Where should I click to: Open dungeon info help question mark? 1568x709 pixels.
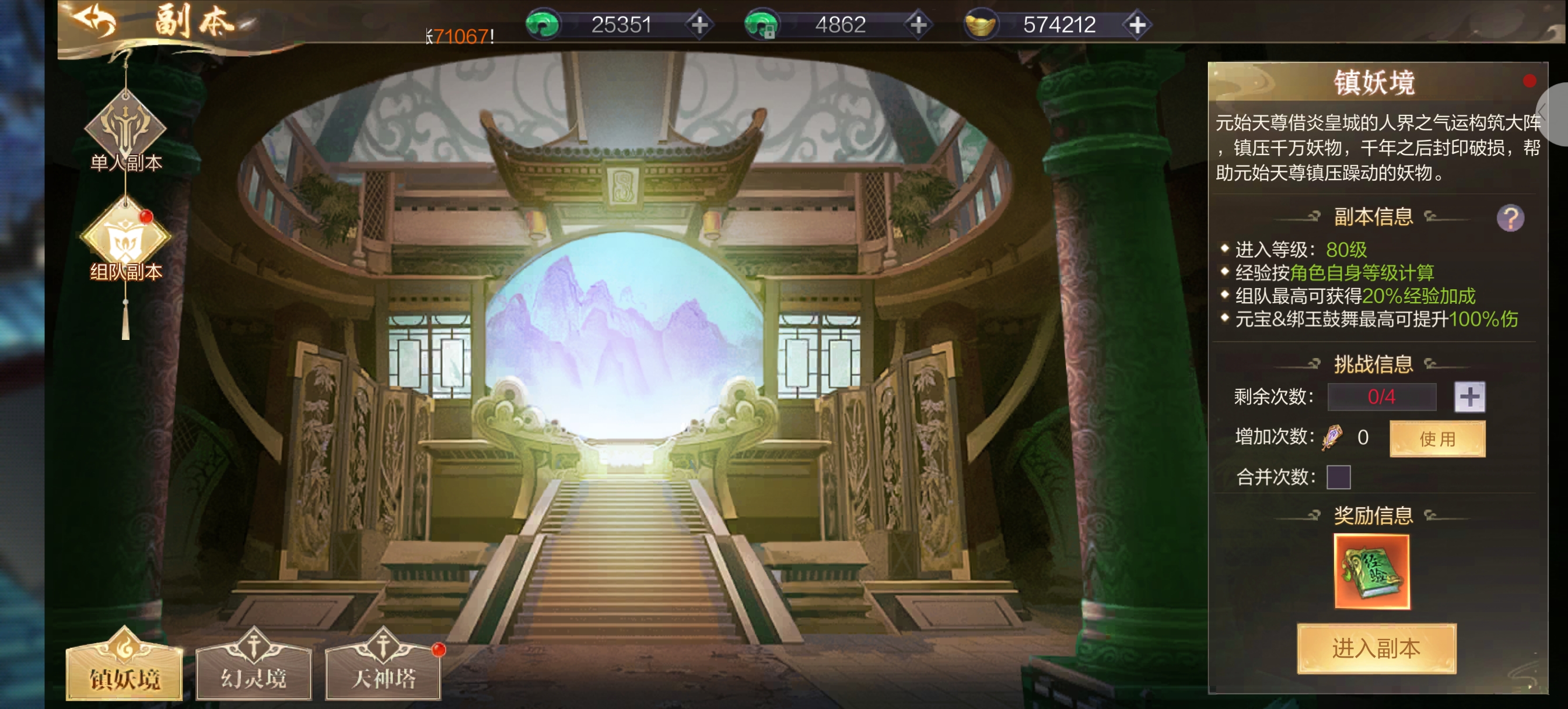pos(1510,218)
